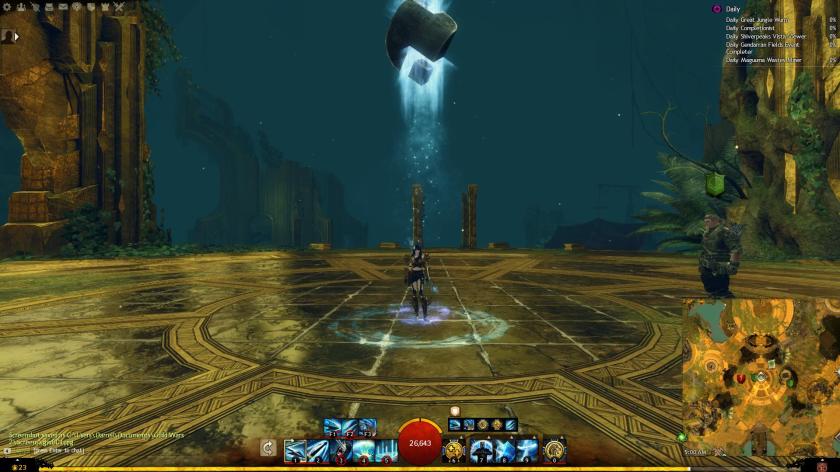Select the Daily achievements header
The image size is (840, 472).
tap(734, 9)
